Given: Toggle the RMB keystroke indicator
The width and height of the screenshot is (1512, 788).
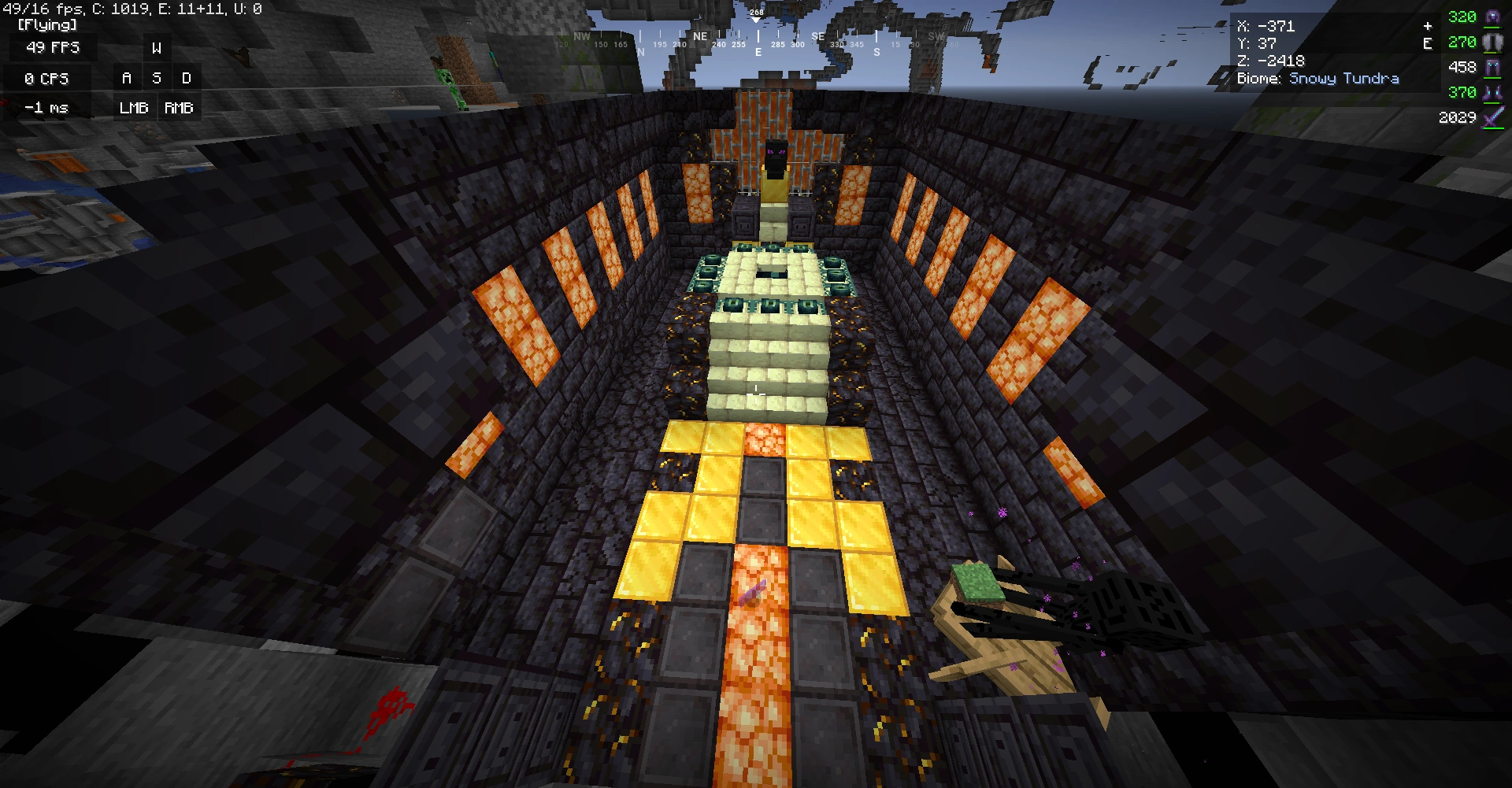Looking at the screenshot, I should coord(179,107).
